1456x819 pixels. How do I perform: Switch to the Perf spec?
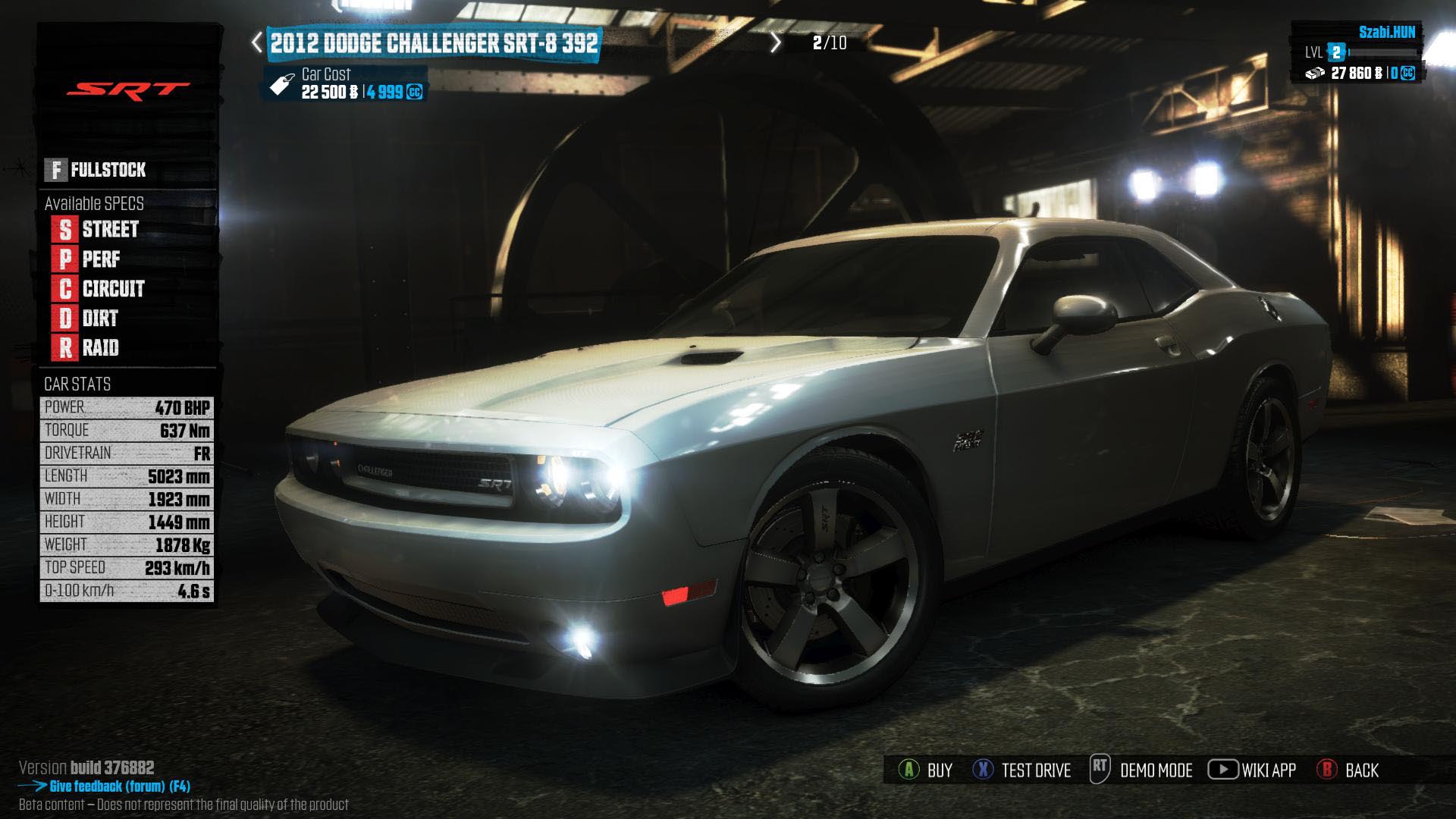[87, 259]
